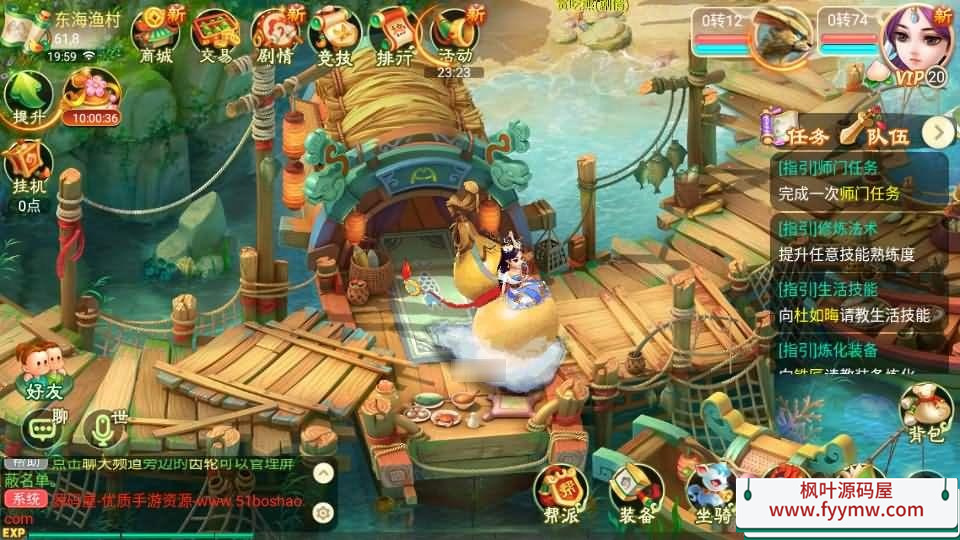Open the 好友 friends list
This screenshot has width=960, height=540.
[44, 371]
